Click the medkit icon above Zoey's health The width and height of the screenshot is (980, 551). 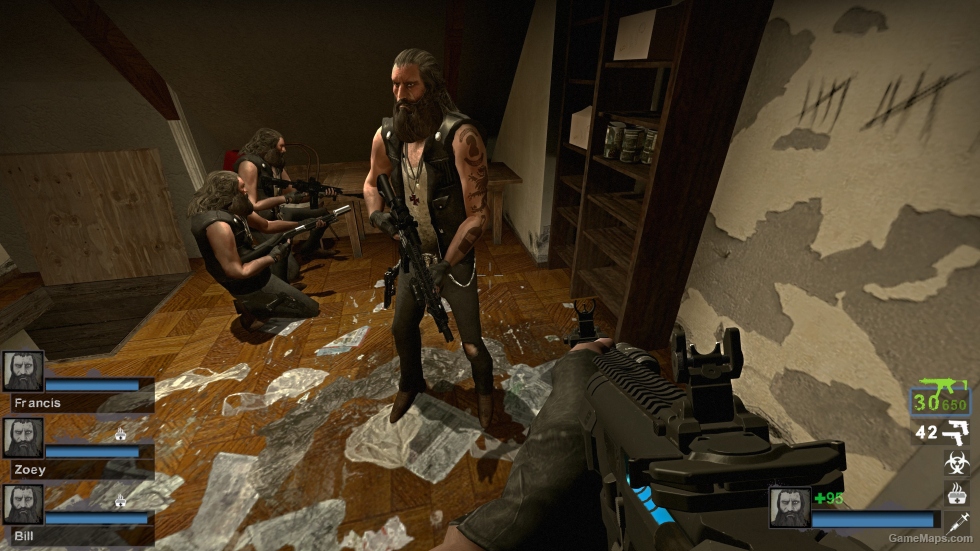coord(122,433)
